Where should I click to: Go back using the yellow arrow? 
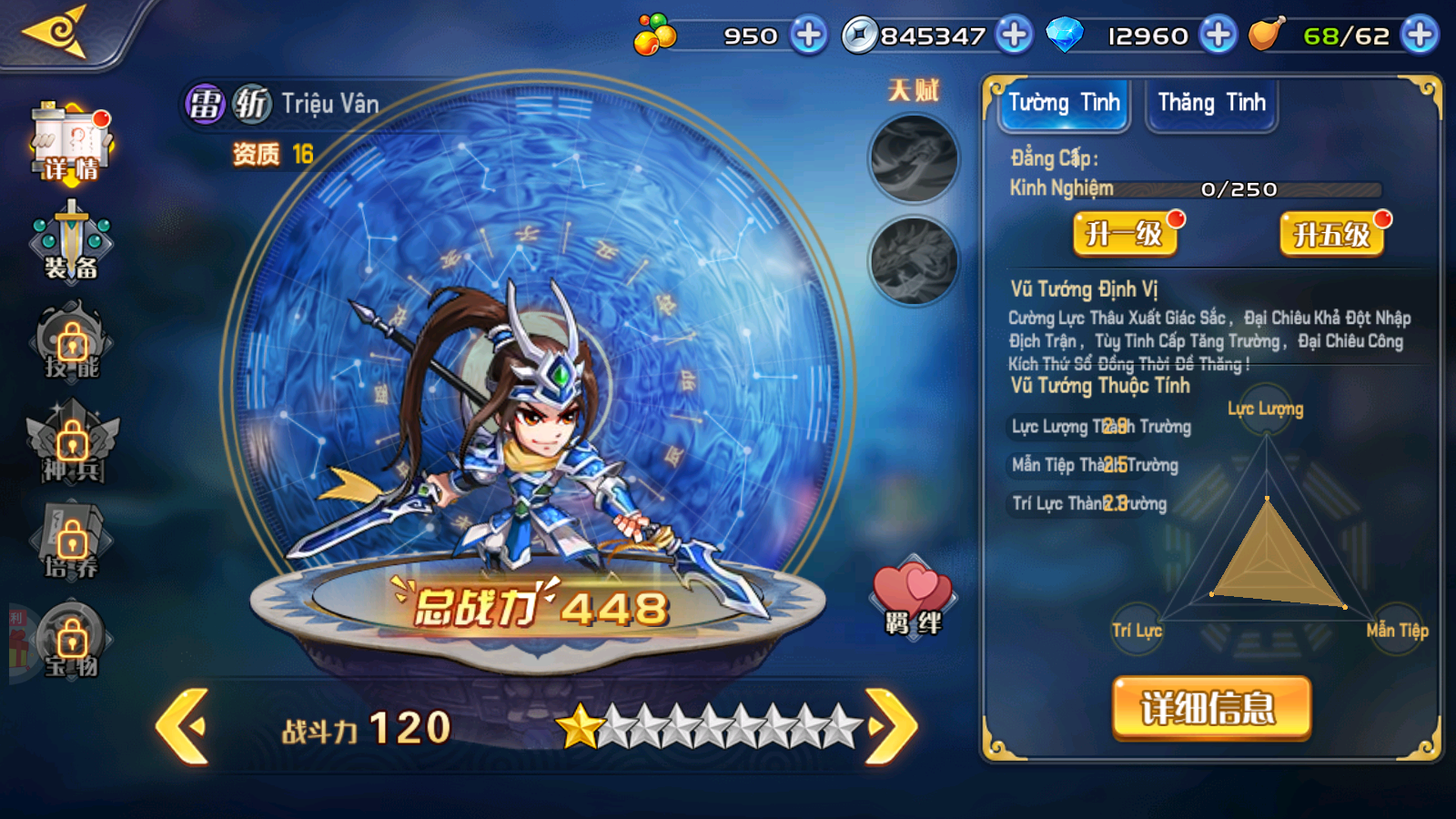(56, 33)
